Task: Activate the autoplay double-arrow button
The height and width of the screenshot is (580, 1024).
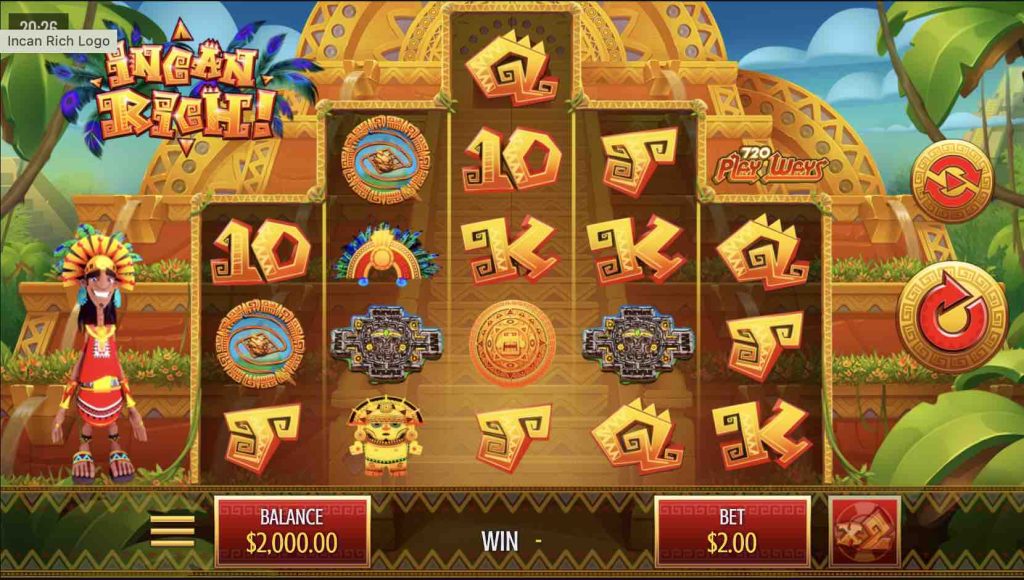Action: coord(951,181)
